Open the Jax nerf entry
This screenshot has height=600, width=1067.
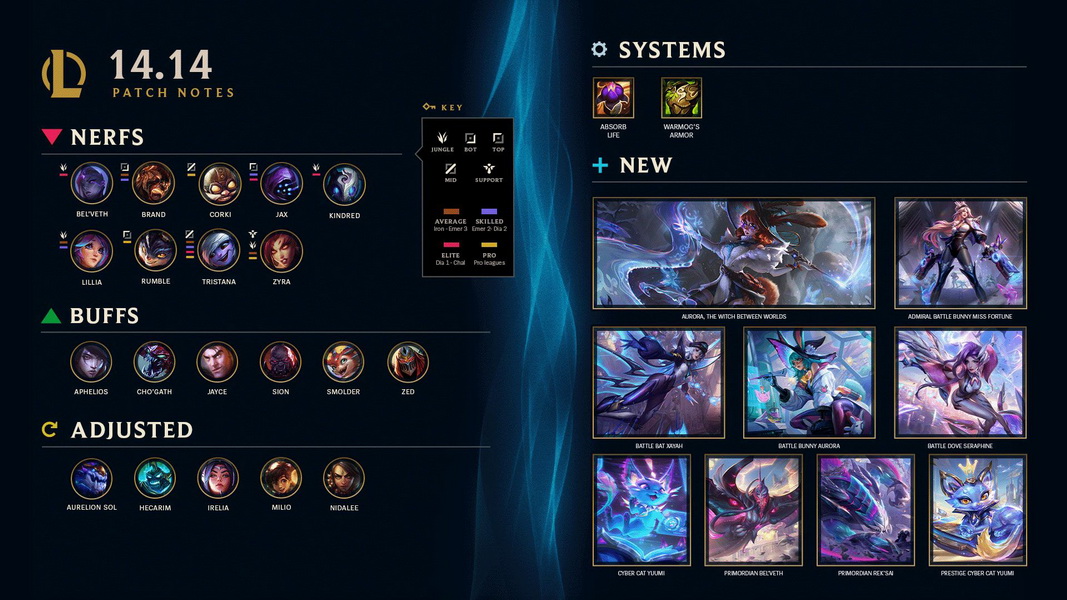click(282, 184)
